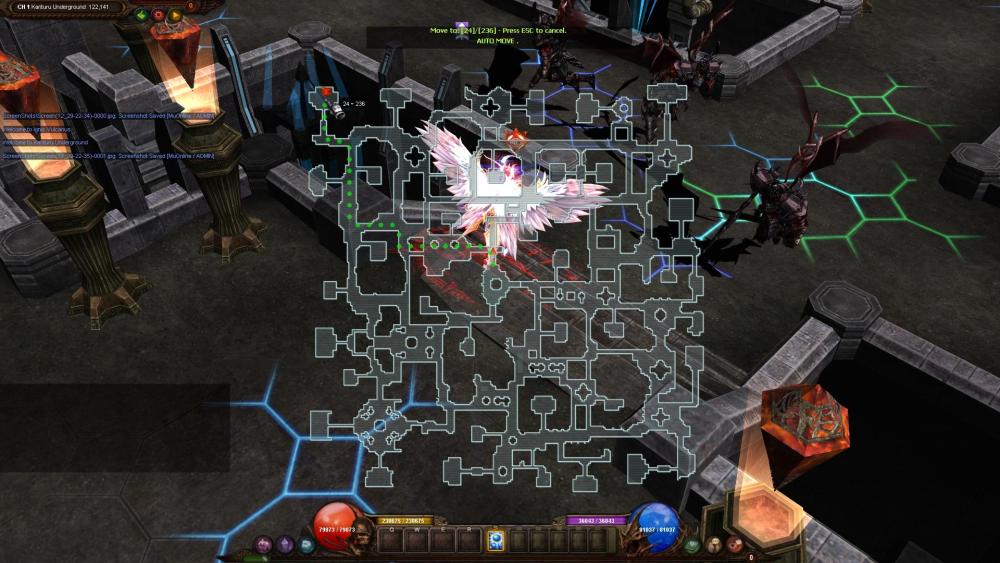The width and height of the screenshot is (1000, 563).
Task: Select the red destination marker on the map
Action: (x=326, y=92)
